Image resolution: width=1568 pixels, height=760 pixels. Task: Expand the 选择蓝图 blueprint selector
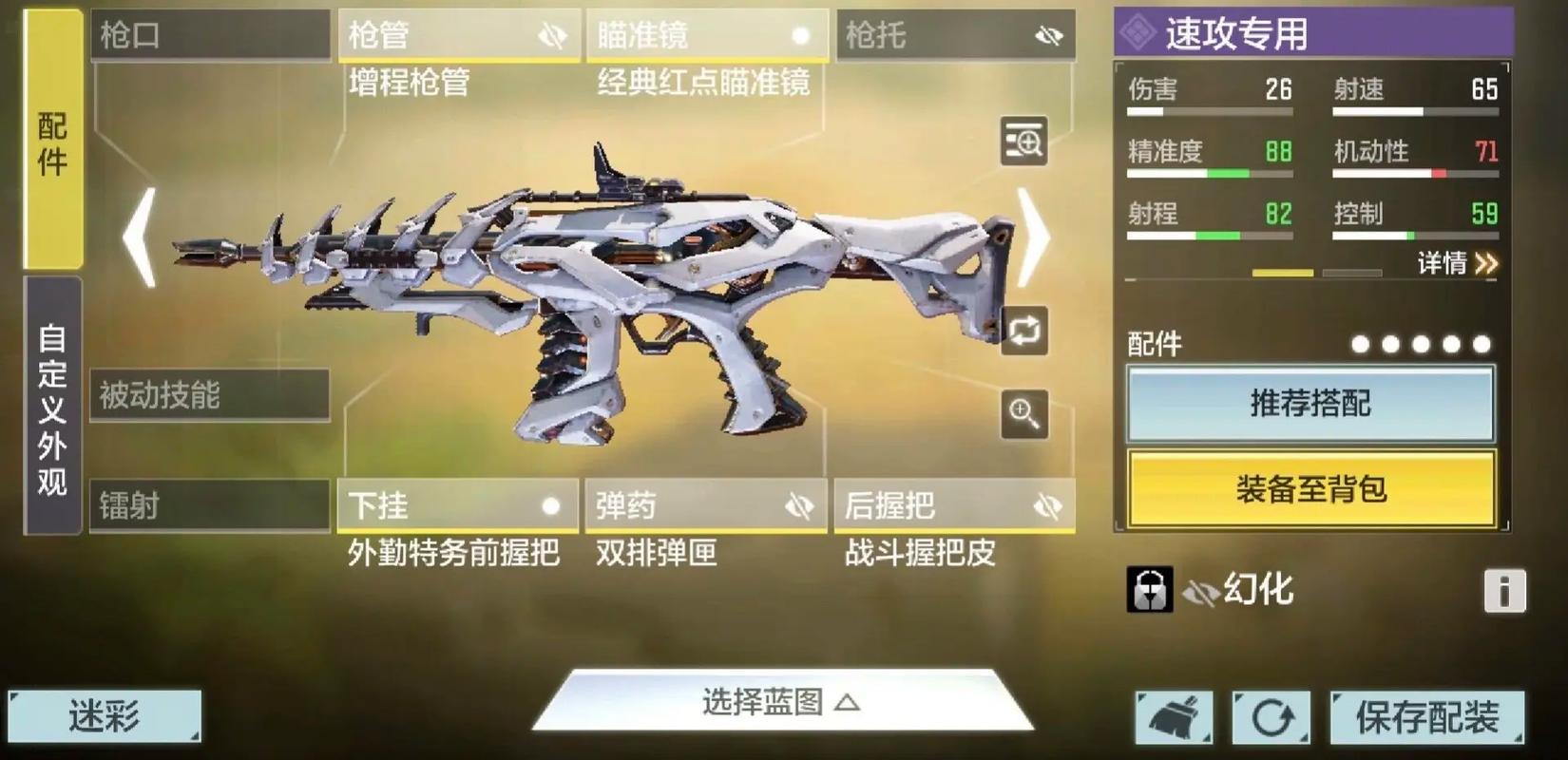781,703
